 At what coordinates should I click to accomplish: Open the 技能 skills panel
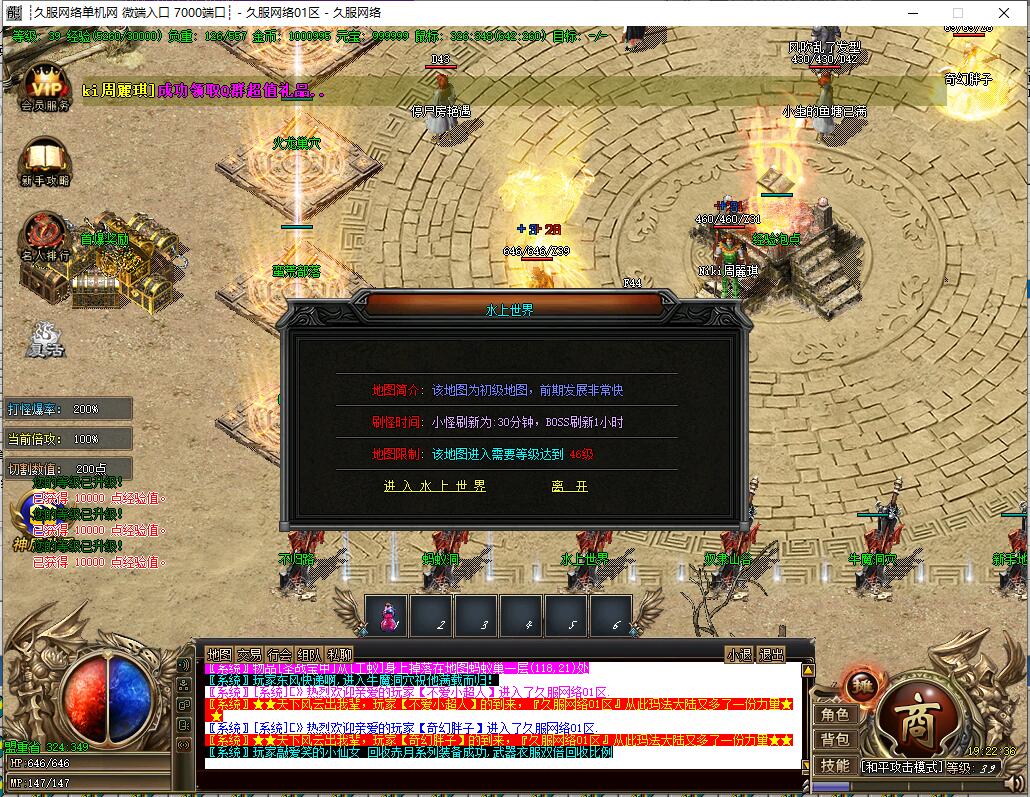(835, 765)
